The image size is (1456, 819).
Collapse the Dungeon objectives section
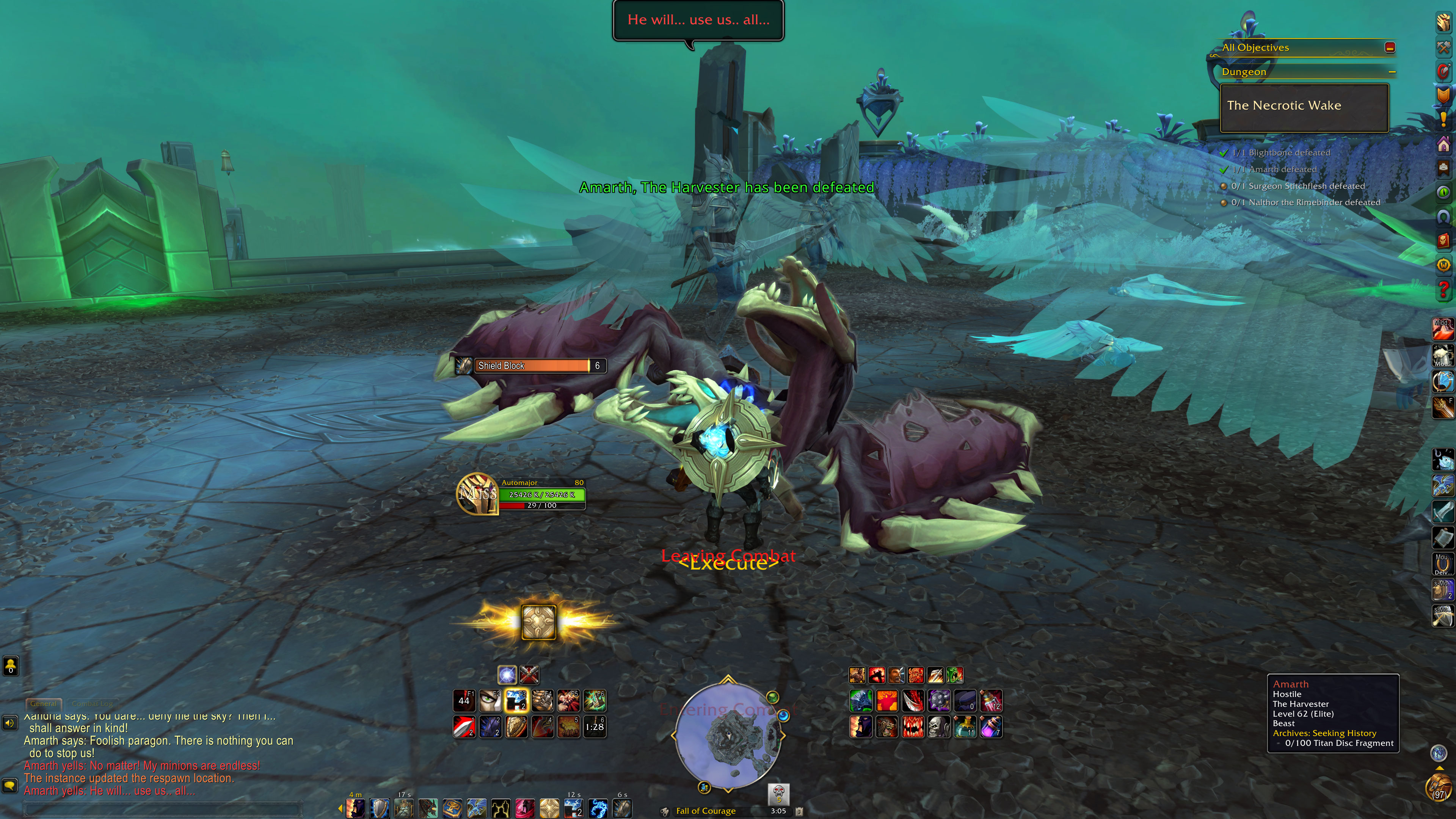coord(1392,72)
